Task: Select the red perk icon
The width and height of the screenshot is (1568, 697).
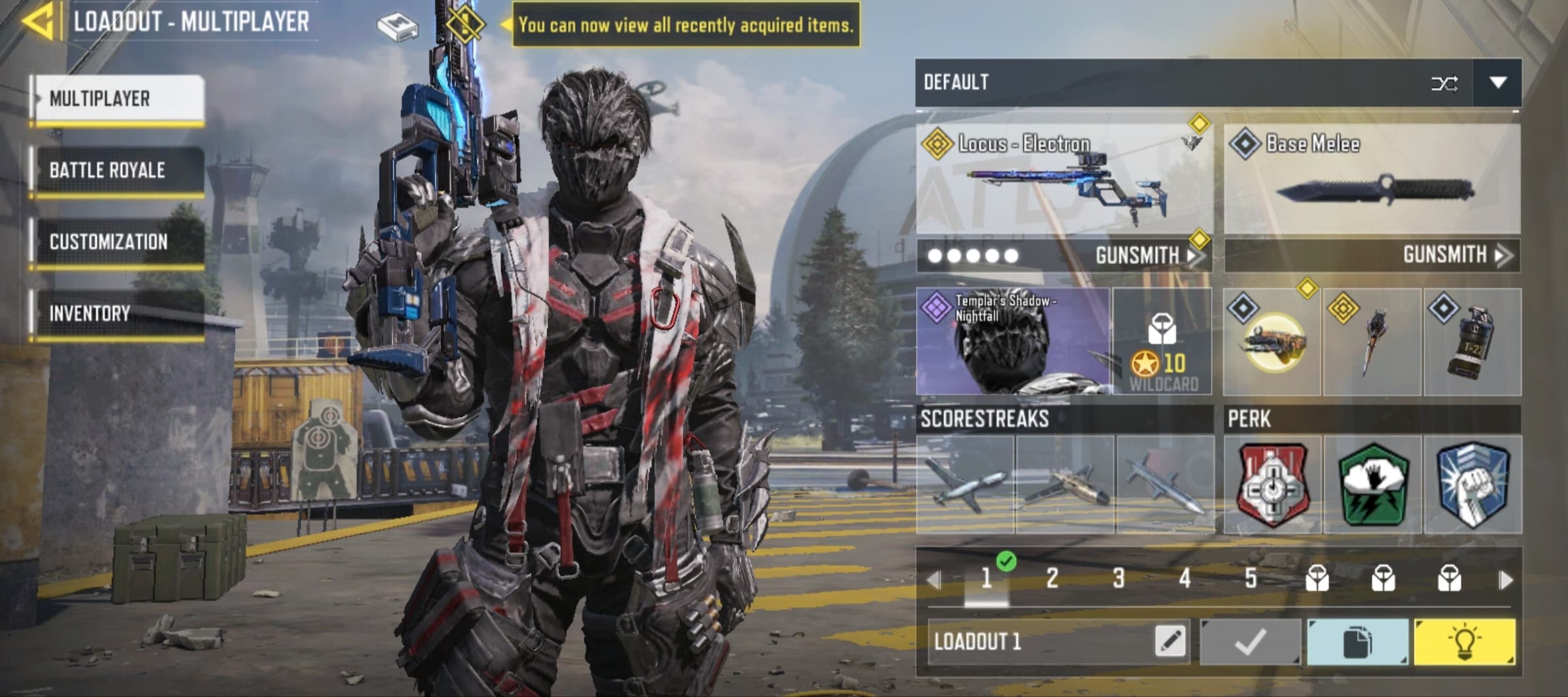Action: point(1273,485)
